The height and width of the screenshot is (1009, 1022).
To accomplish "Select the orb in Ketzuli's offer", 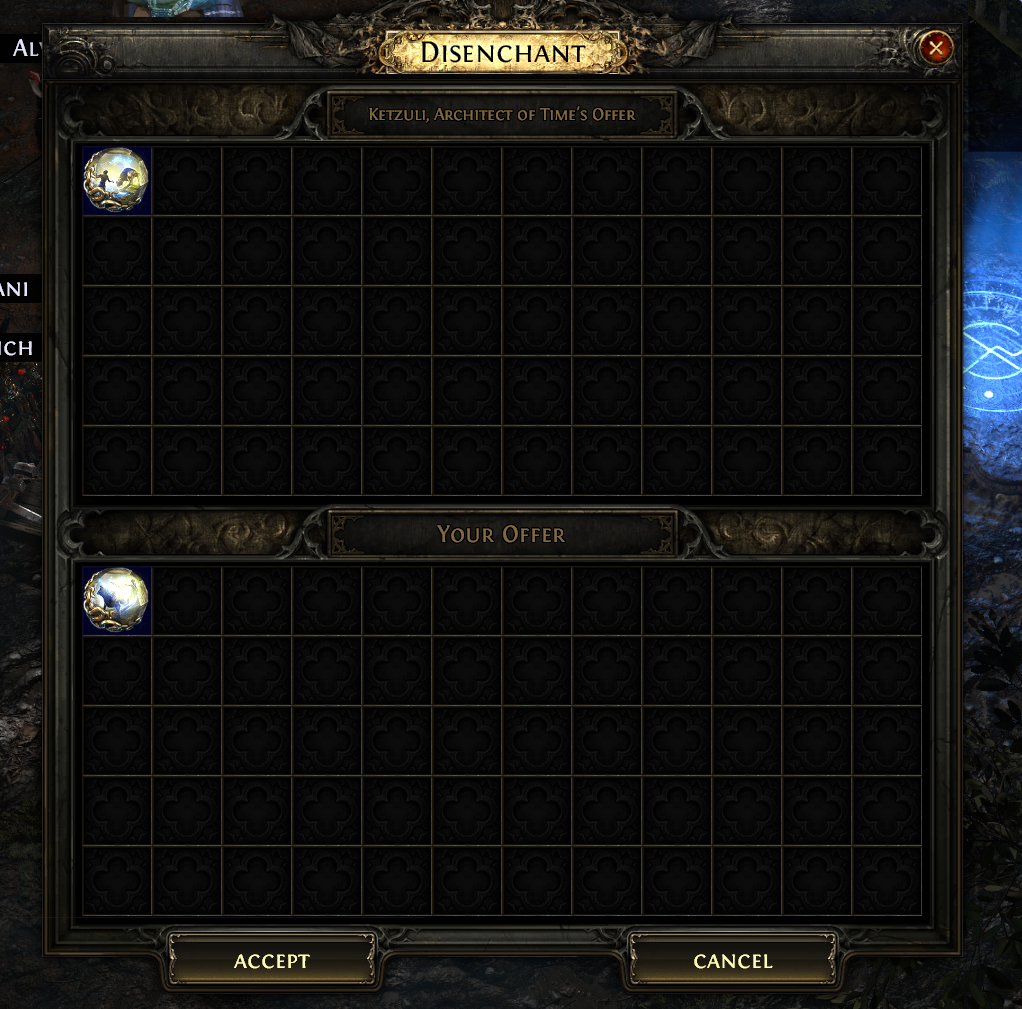I will pos(116,181).
